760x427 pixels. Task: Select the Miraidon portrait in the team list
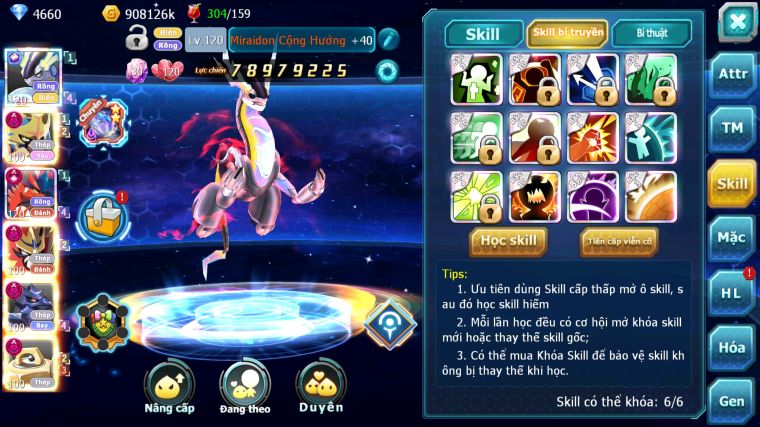[30, 77]
